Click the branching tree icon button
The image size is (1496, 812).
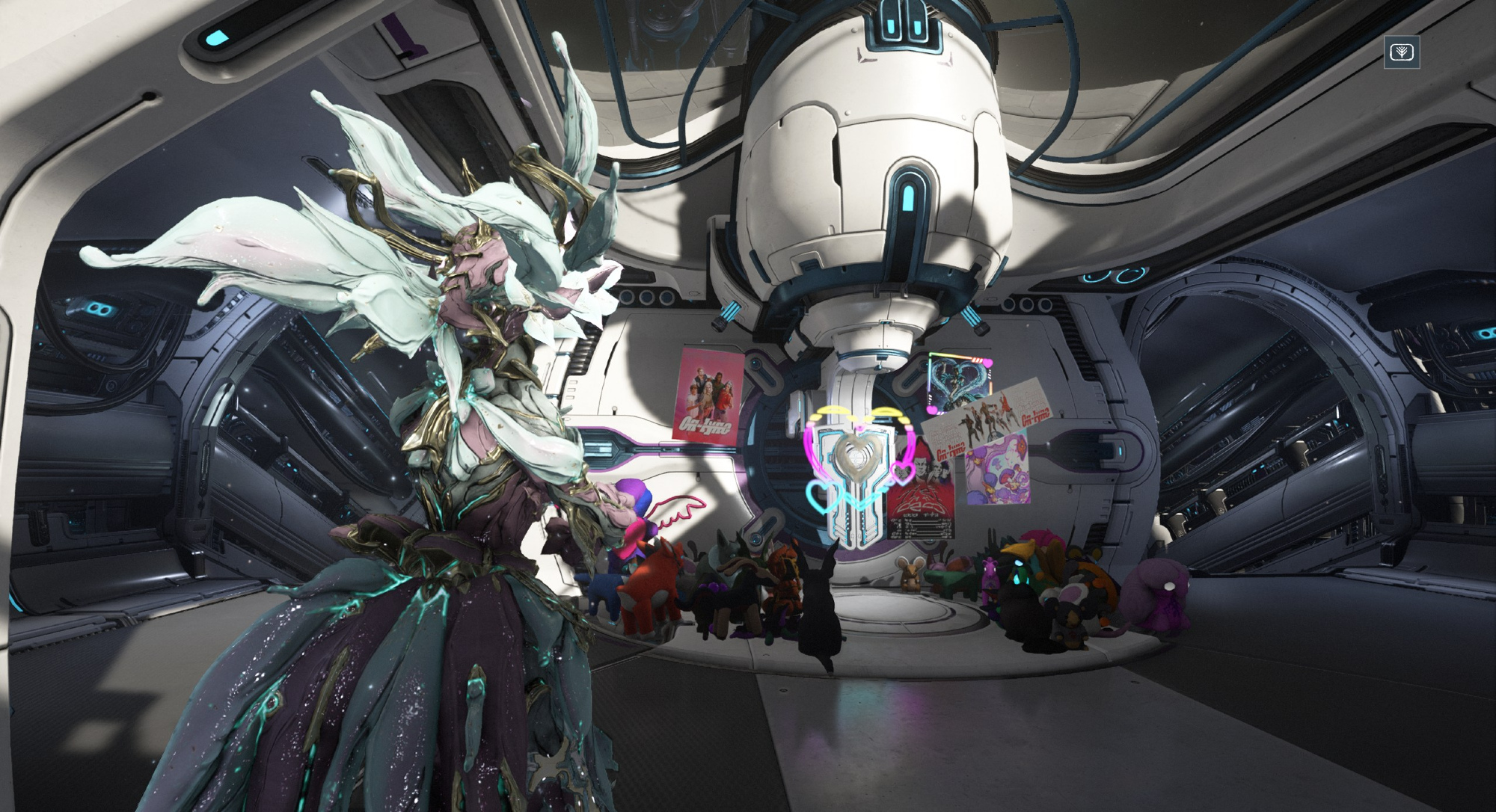click(x=1401, y=52)
